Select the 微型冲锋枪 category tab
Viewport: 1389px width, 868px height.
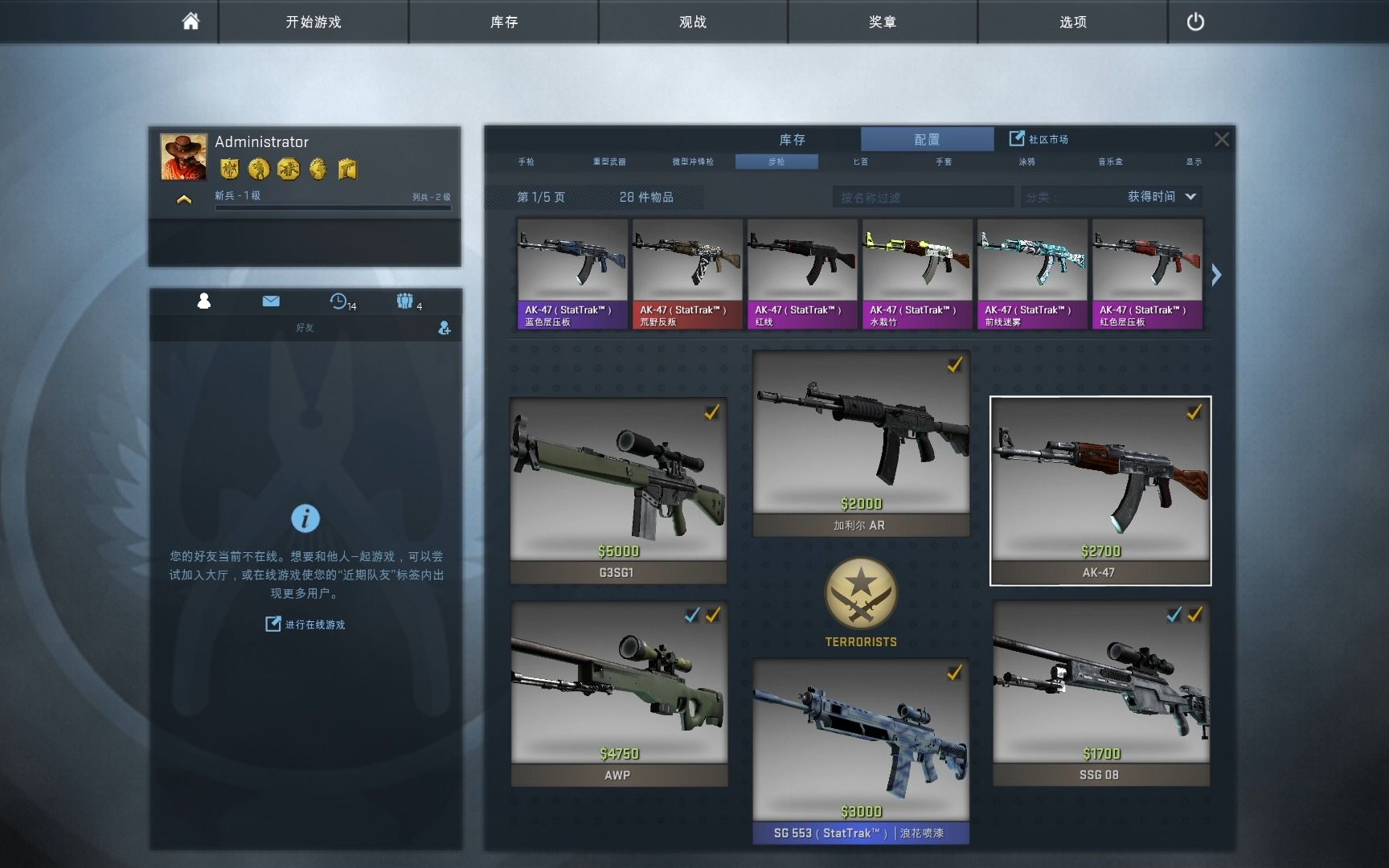coord(693,162)
